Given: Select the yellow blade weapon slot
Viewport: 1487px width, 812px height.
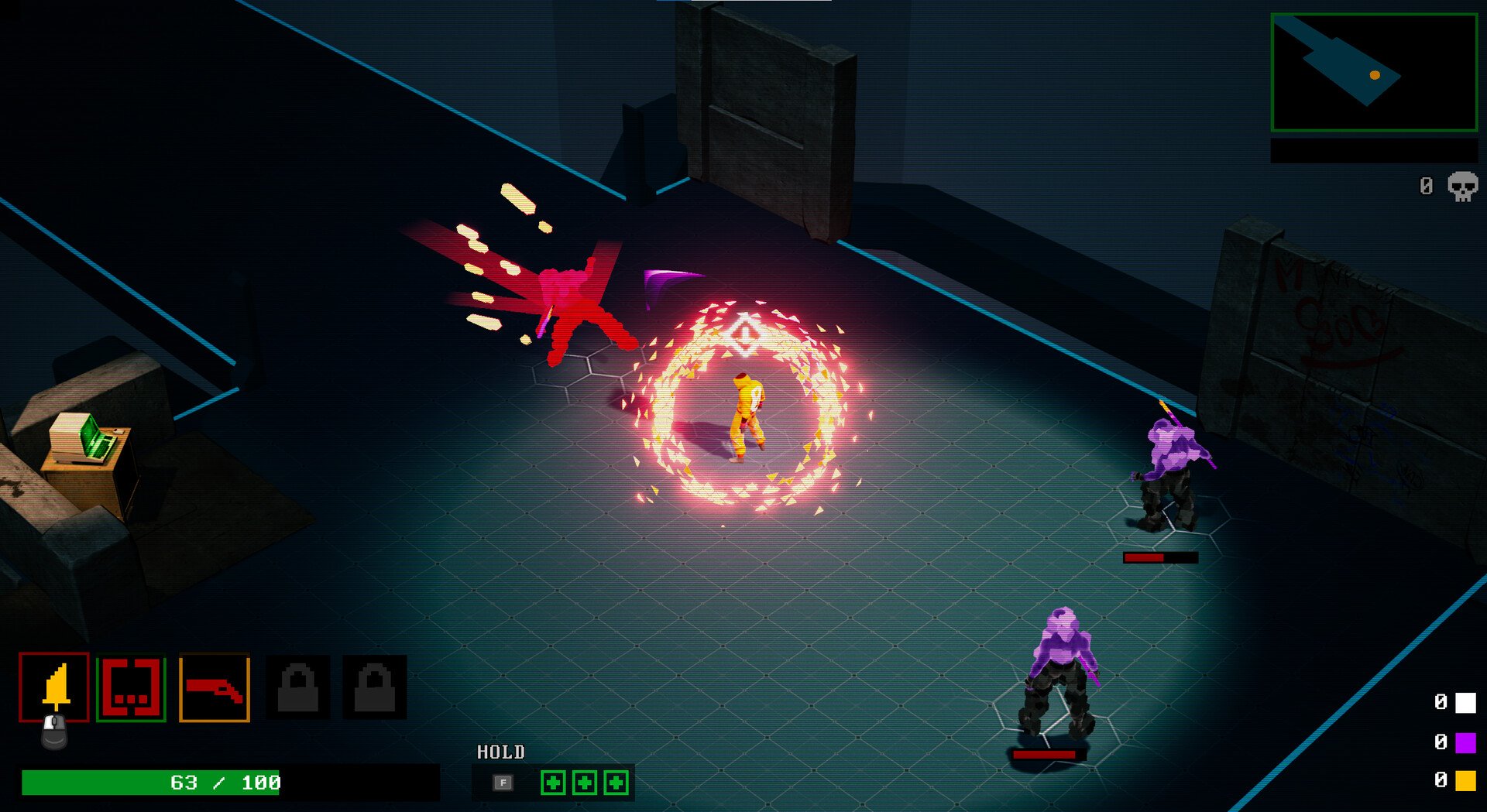Looking at the screenshot, I should pos(54,687).
